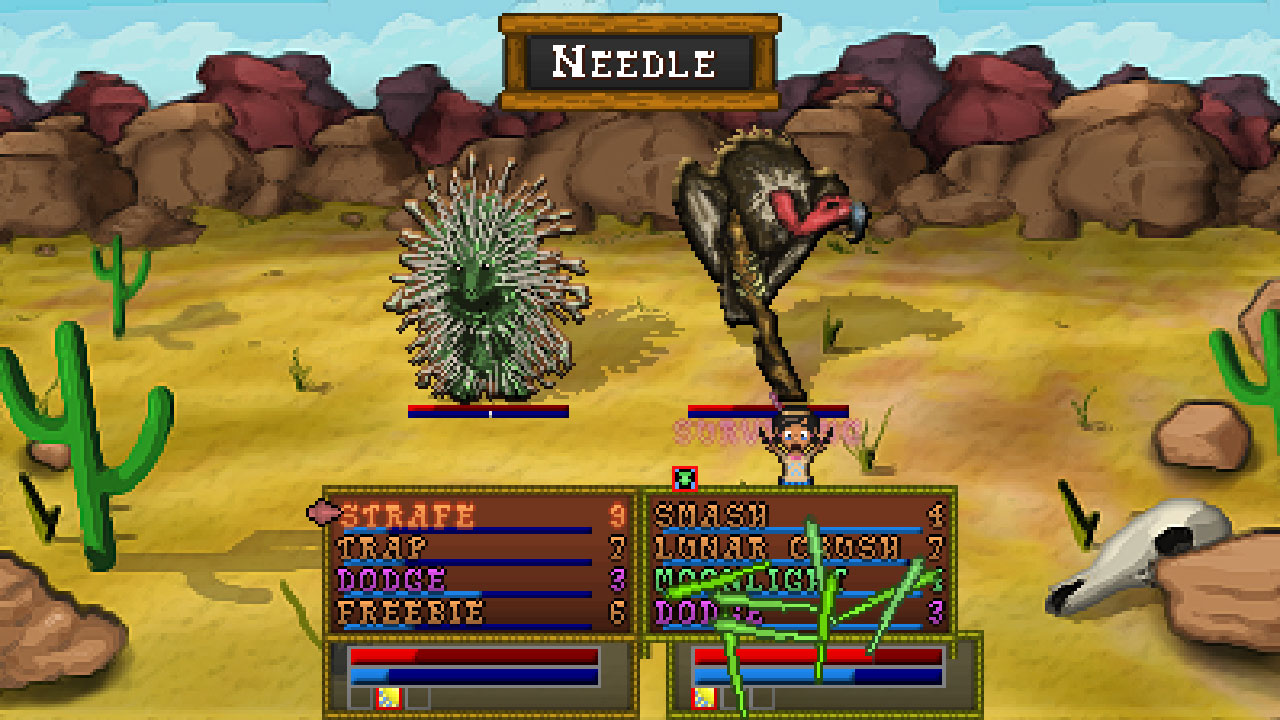Select FREEBIE in the left command list
The width and height of the screenshot is (1280, 720).
410,611
